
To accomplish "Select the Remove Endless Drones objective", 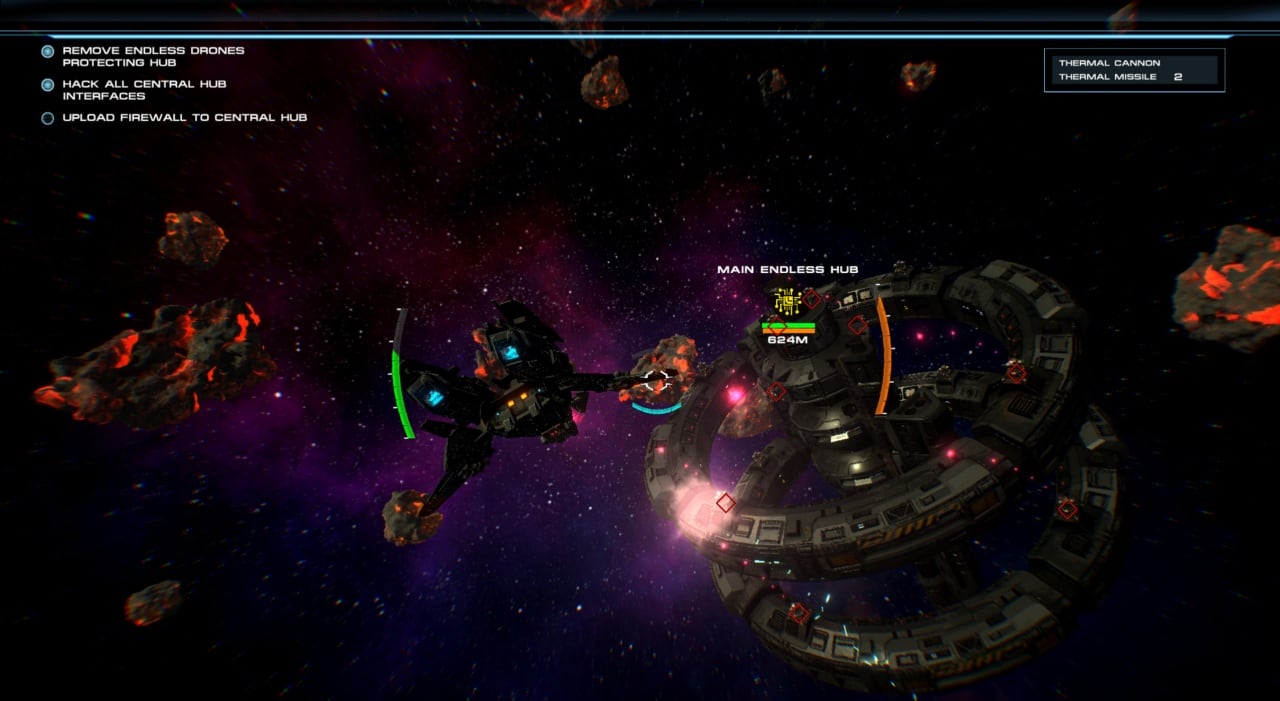I will (152, 56).
